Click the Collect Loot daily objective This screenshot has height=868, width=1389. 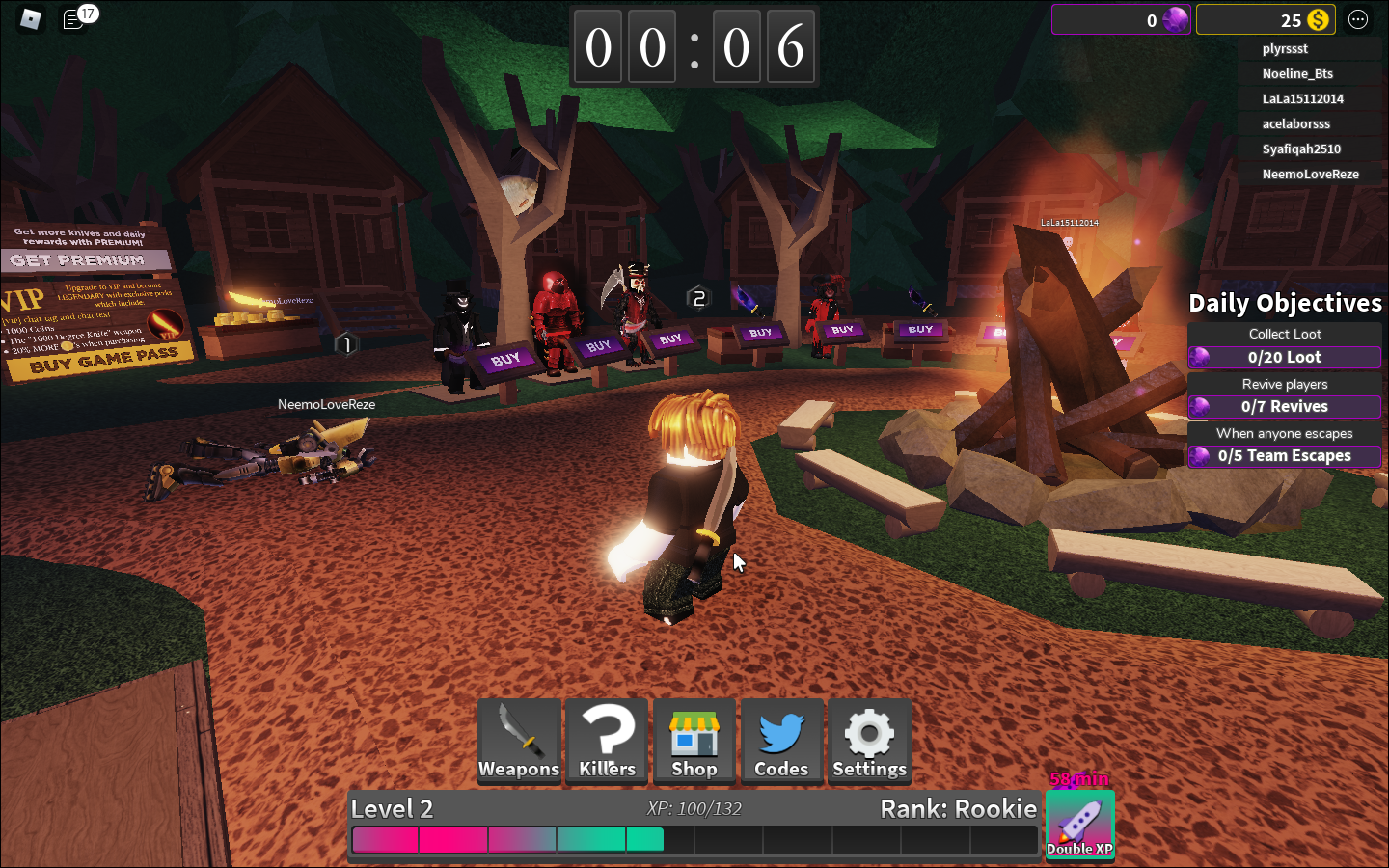click(1285, 346)
